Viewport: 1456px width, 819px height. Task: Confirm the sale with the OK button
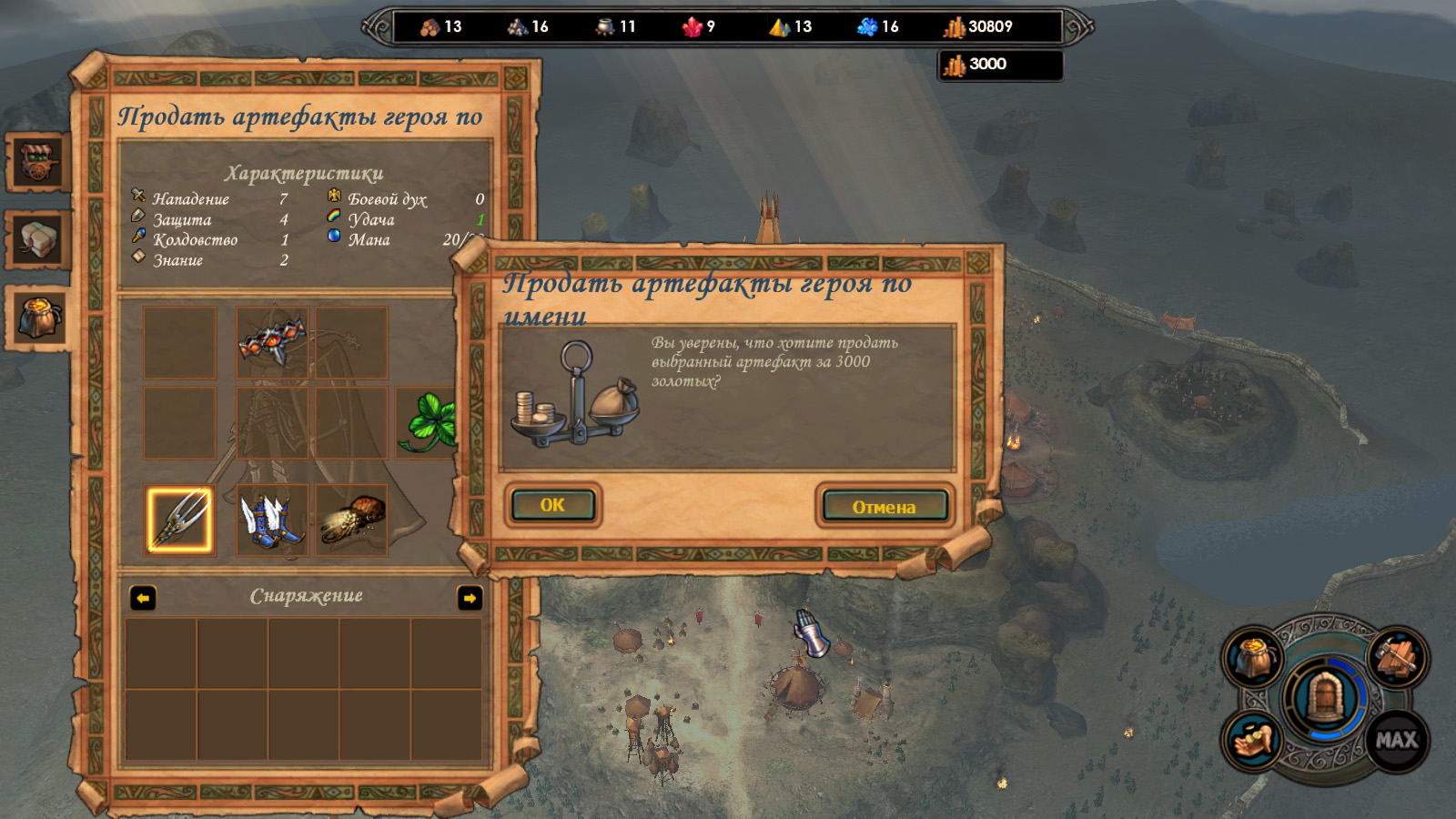click(552, 505)
